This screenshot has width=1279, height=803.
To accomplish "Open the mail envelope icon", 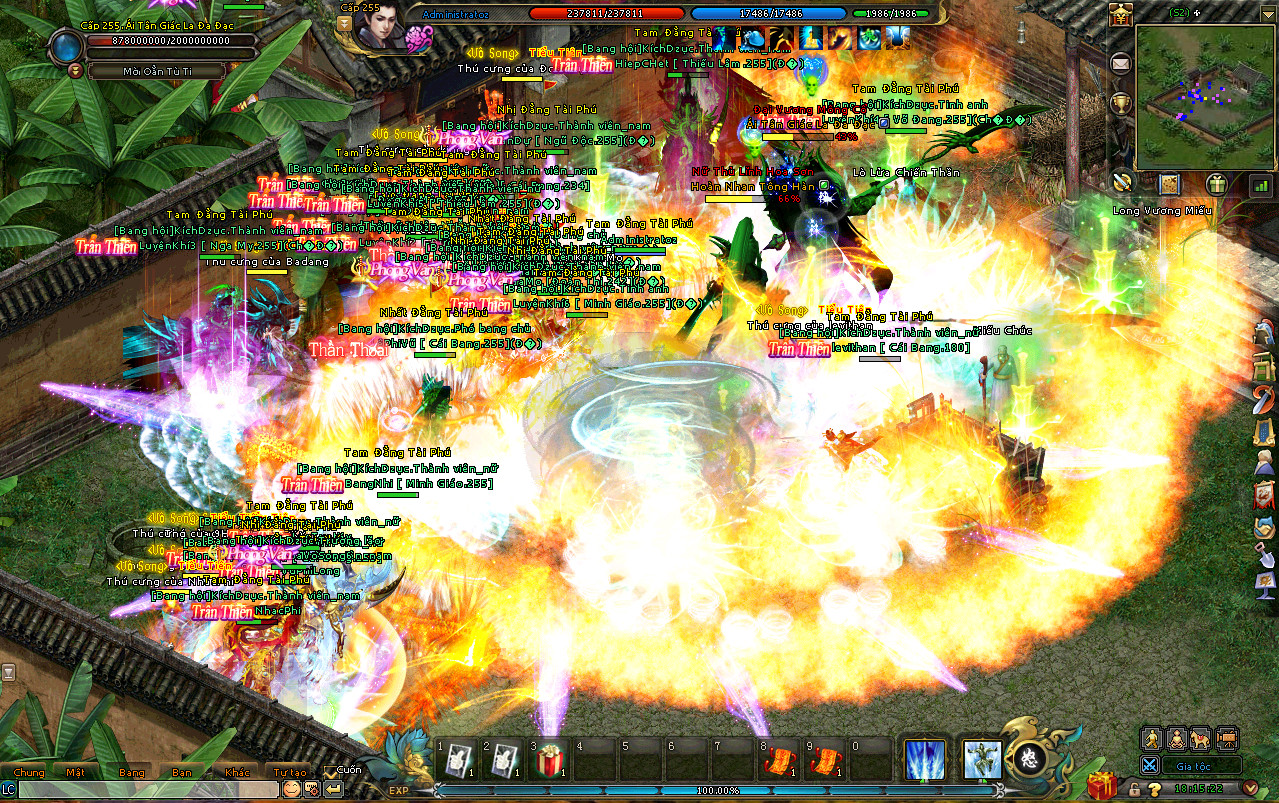I will coord(1121,62).
